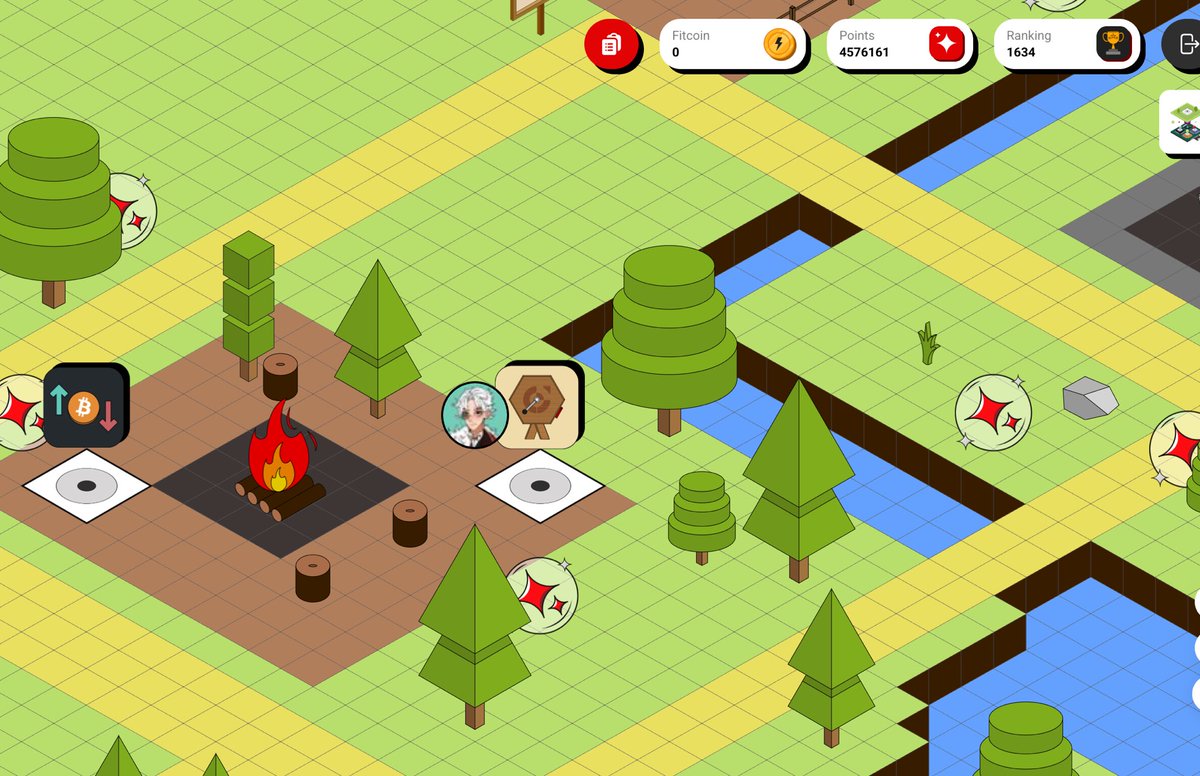Open the isometric map view icon
This screenshot has height=776, width=1200.
pos(1183,122)
